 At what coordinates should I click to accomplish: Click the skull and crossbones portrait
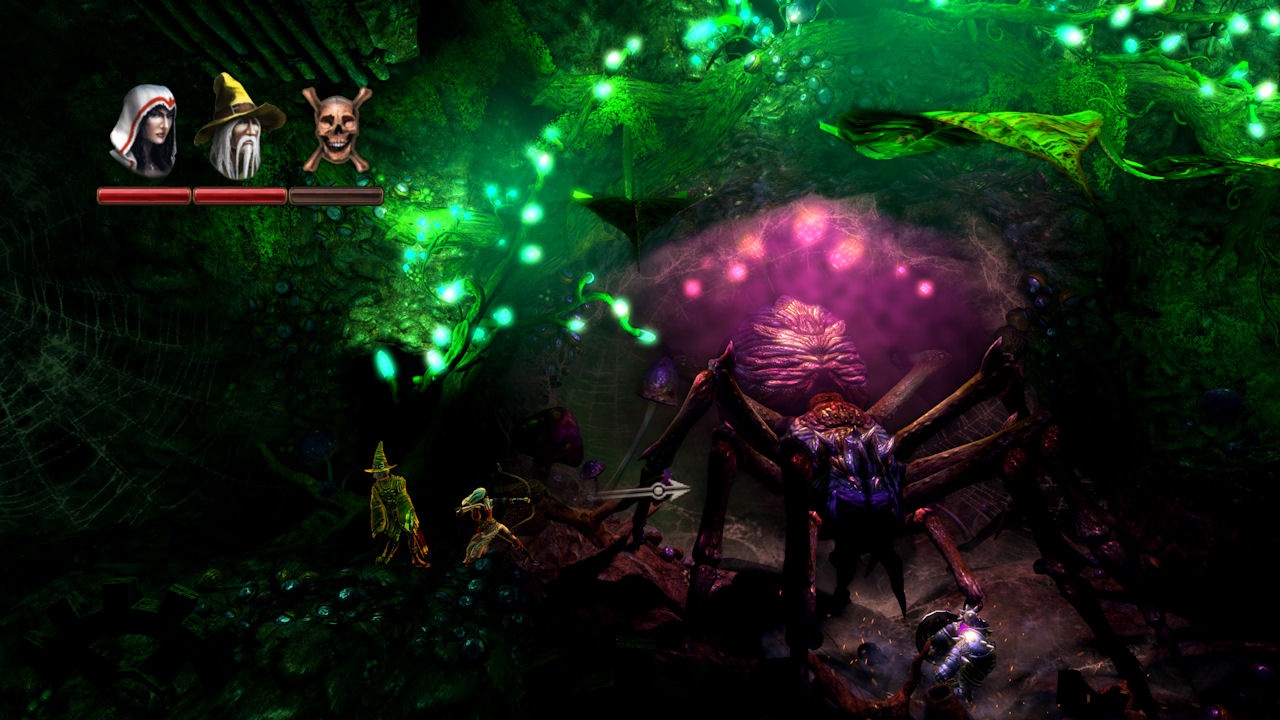tap(337, 129)
